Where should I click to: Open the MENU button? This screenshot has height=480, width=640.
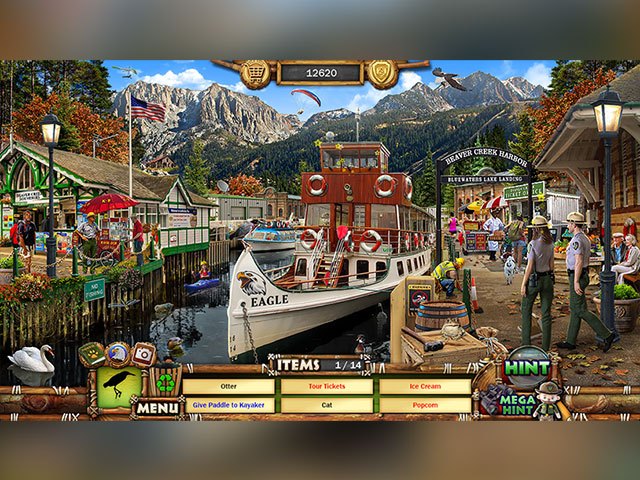coord(157,407)
